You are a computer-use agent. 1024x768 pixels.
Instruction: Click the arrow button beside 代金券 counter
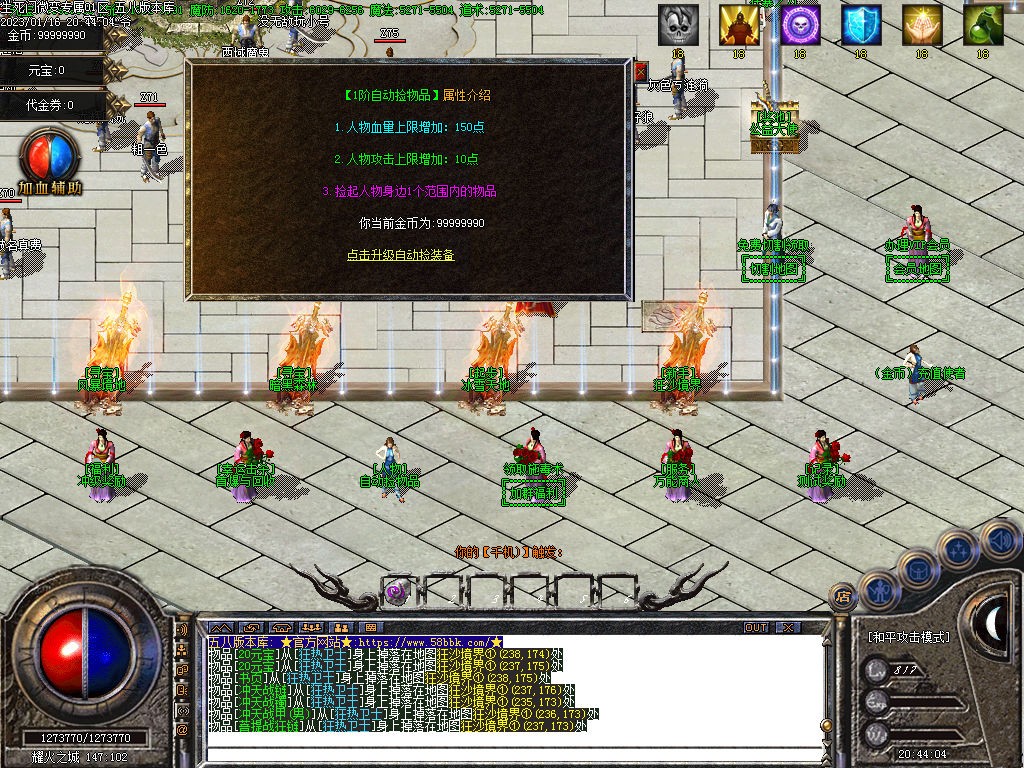pyautogui.click(x=117, y=104)
